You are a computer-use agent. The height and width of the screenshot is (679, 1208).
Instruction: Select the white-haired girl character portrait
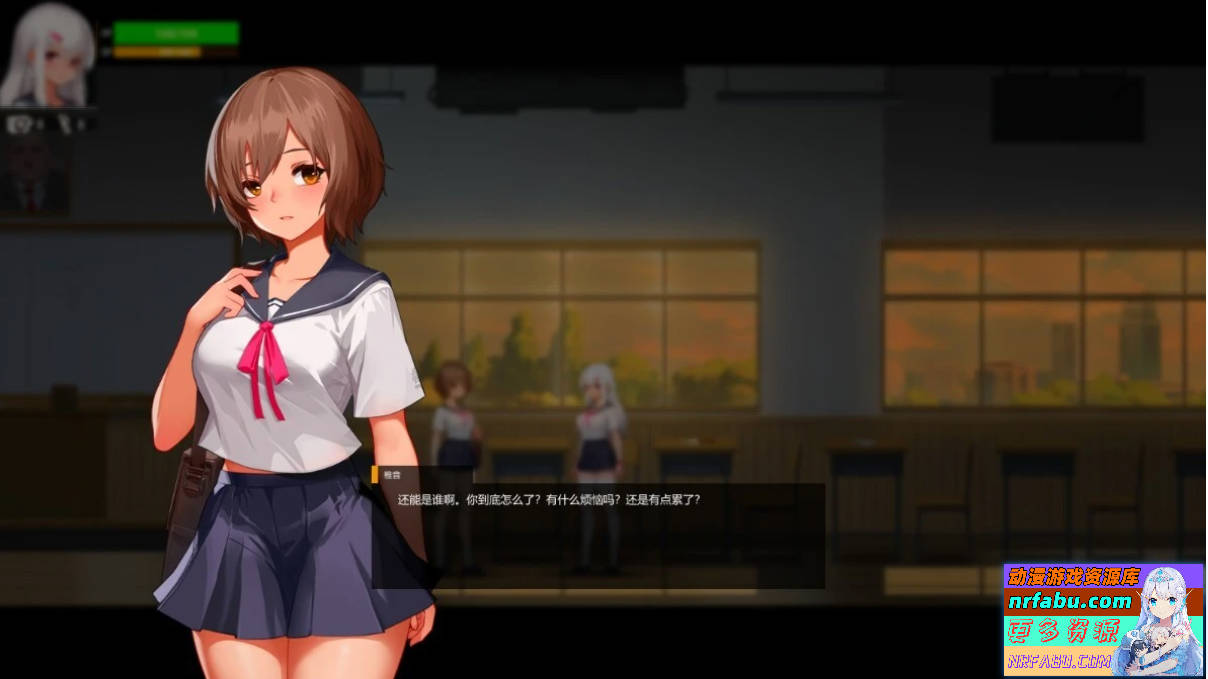coord(48,55)
